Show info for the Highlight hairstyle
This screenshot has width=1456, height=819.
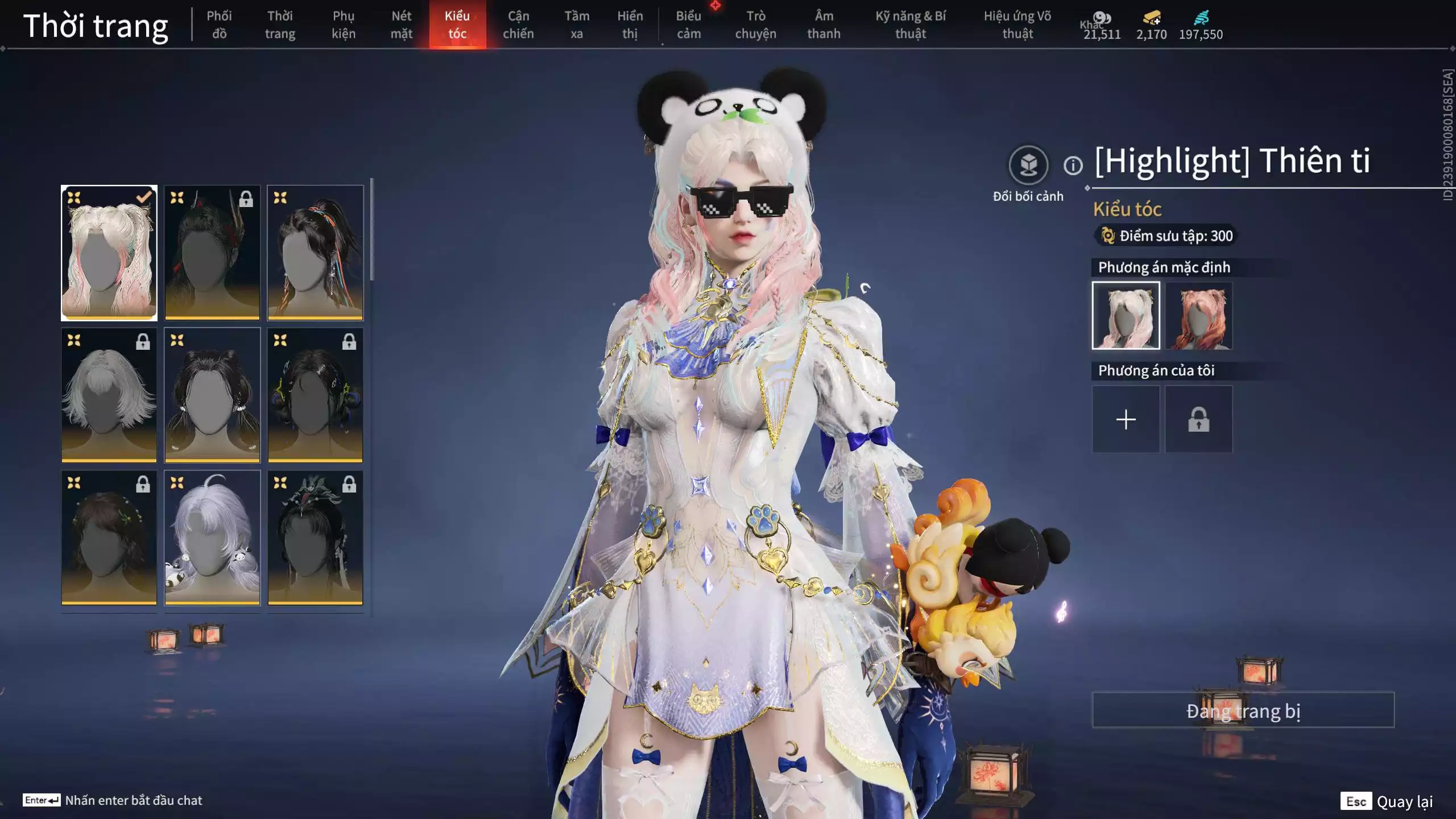(1073, 166)
